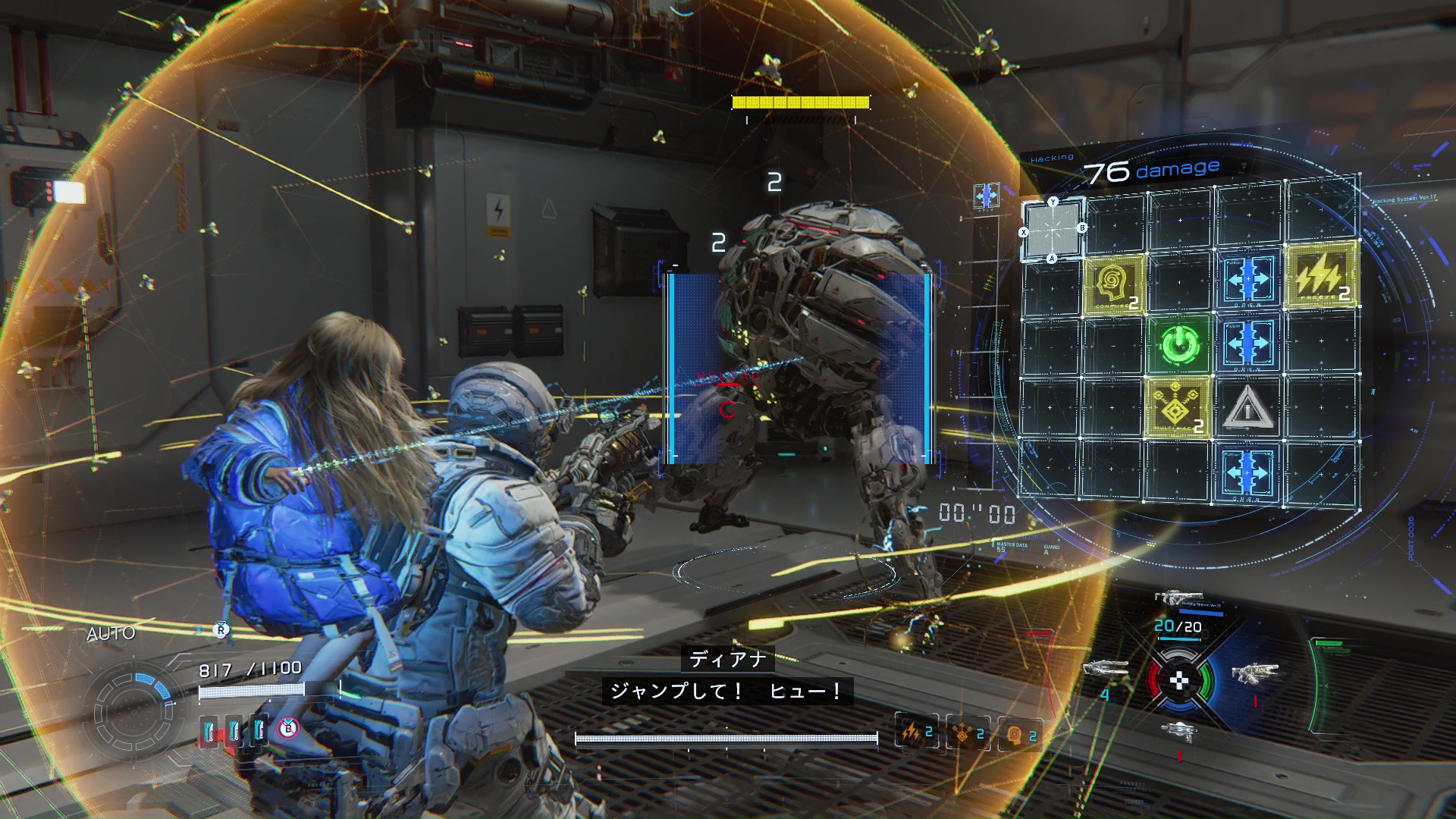The height and width of the screenshot is (819, 1456).
Task: Switch to the weapon on blue wheel segment
Action: pos(1255,673)
